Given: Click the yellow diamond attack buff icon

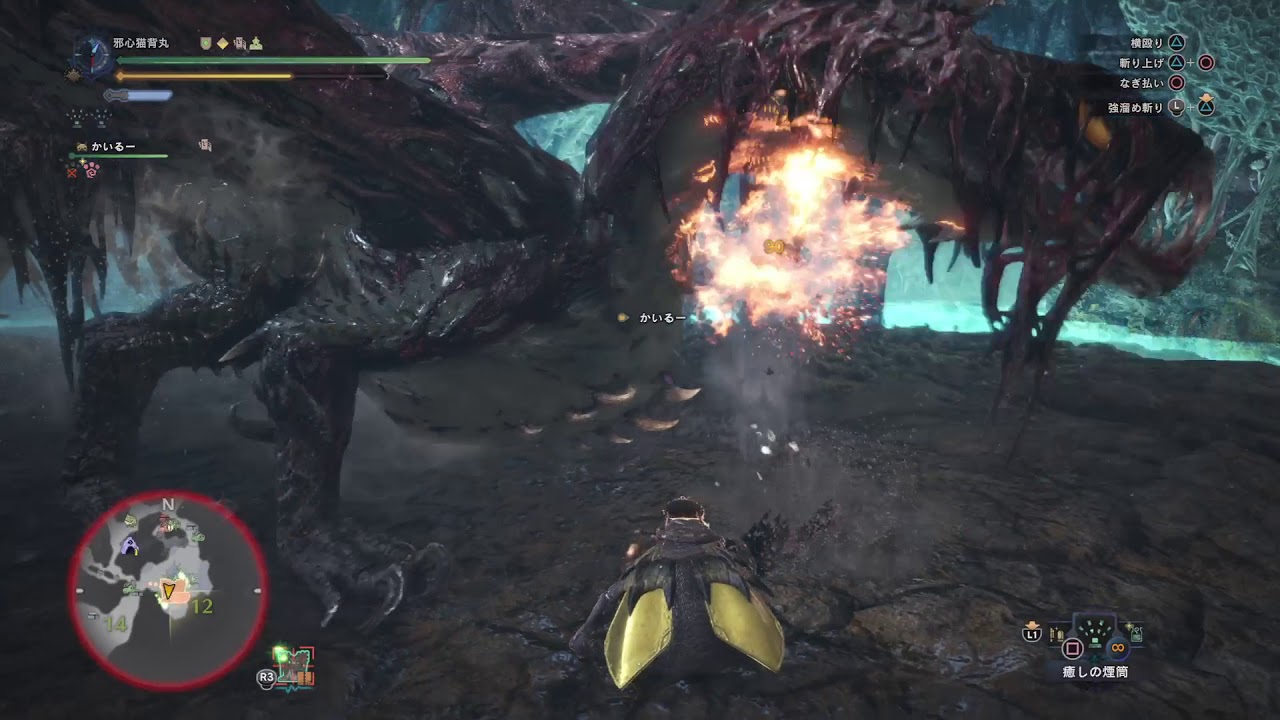Looking at the screenshot, I should point(222,44).
